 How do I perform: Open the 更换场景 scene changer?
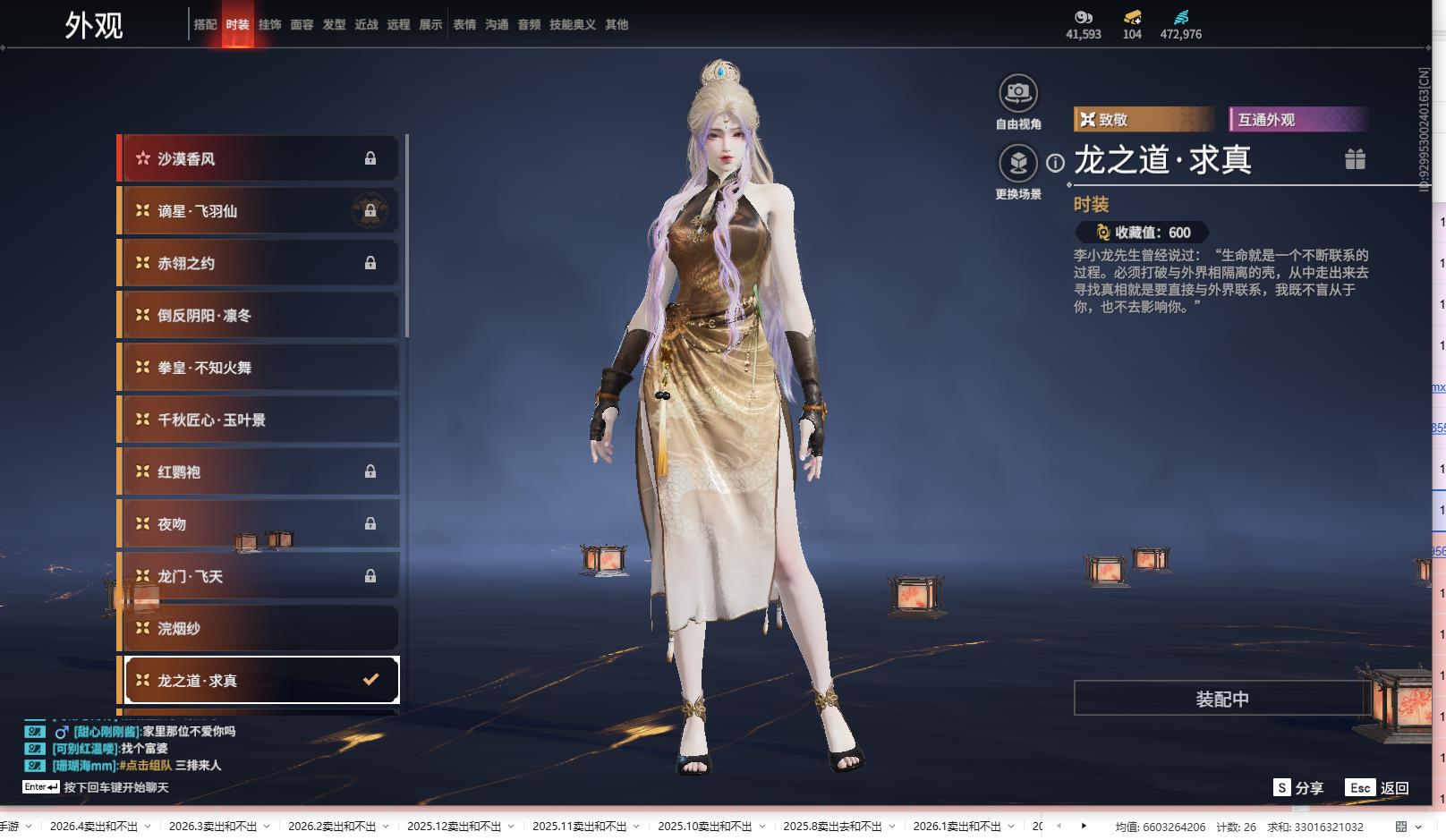click(x=1017, y=164)
